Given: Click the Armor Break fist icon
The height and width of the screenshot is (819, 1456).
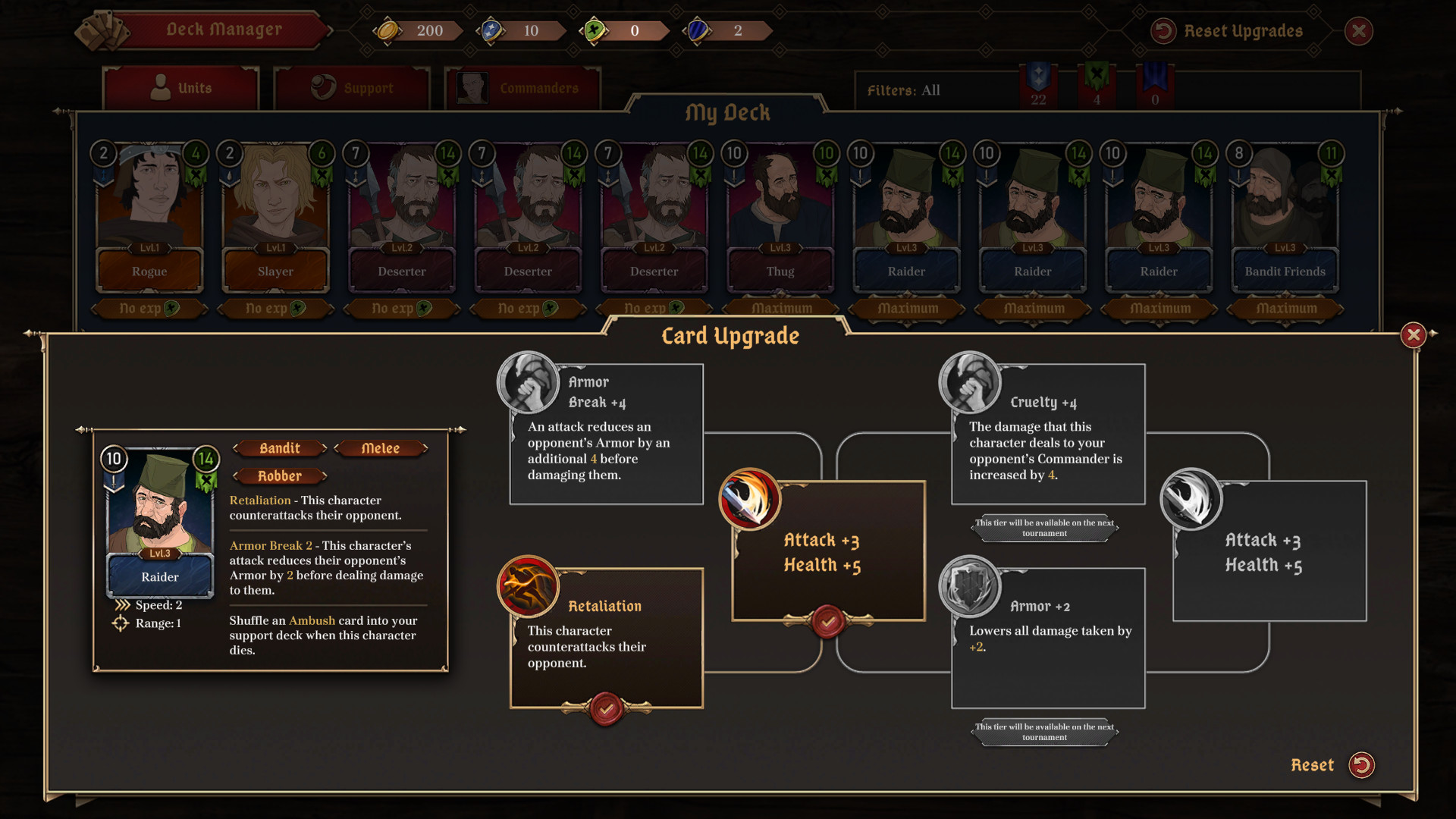Looking at the screenshot, I should [529, 383].
